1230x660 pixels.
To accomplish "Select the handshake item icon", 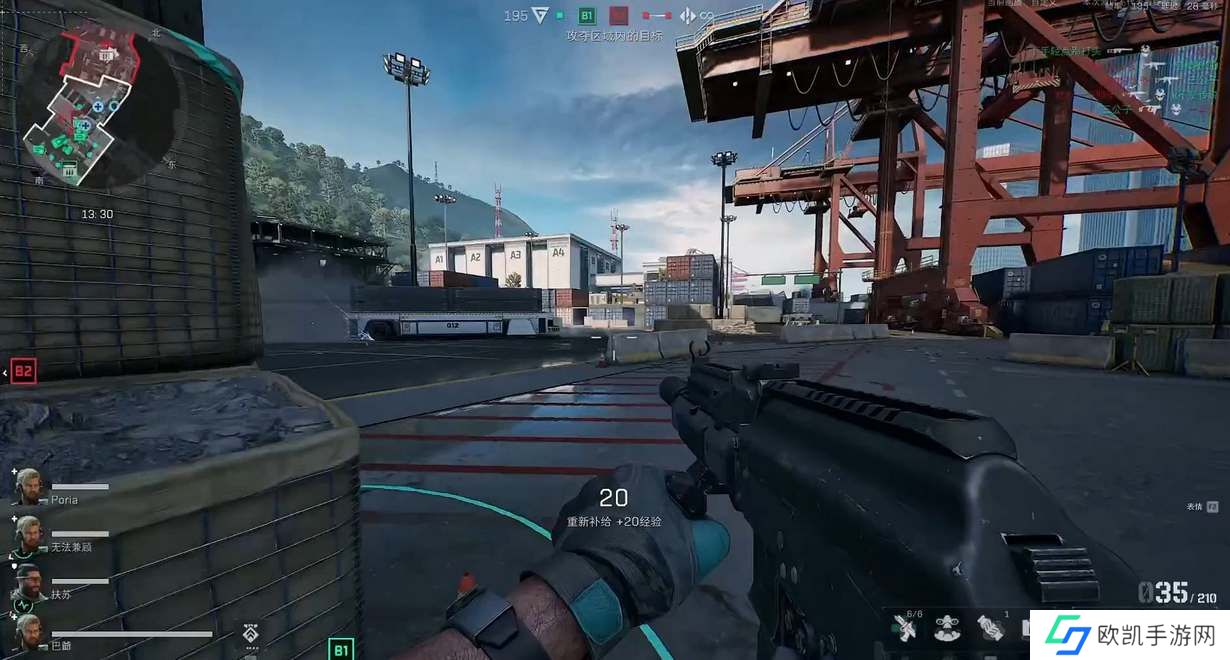I will 990,628.
